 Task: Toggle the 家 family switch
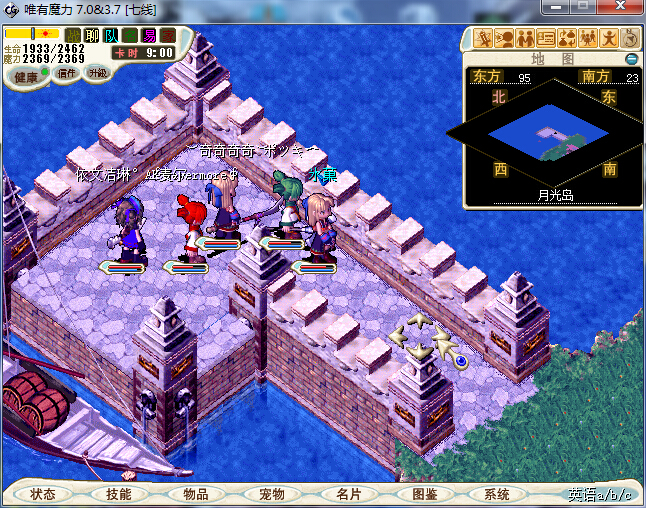pos(167,35)
